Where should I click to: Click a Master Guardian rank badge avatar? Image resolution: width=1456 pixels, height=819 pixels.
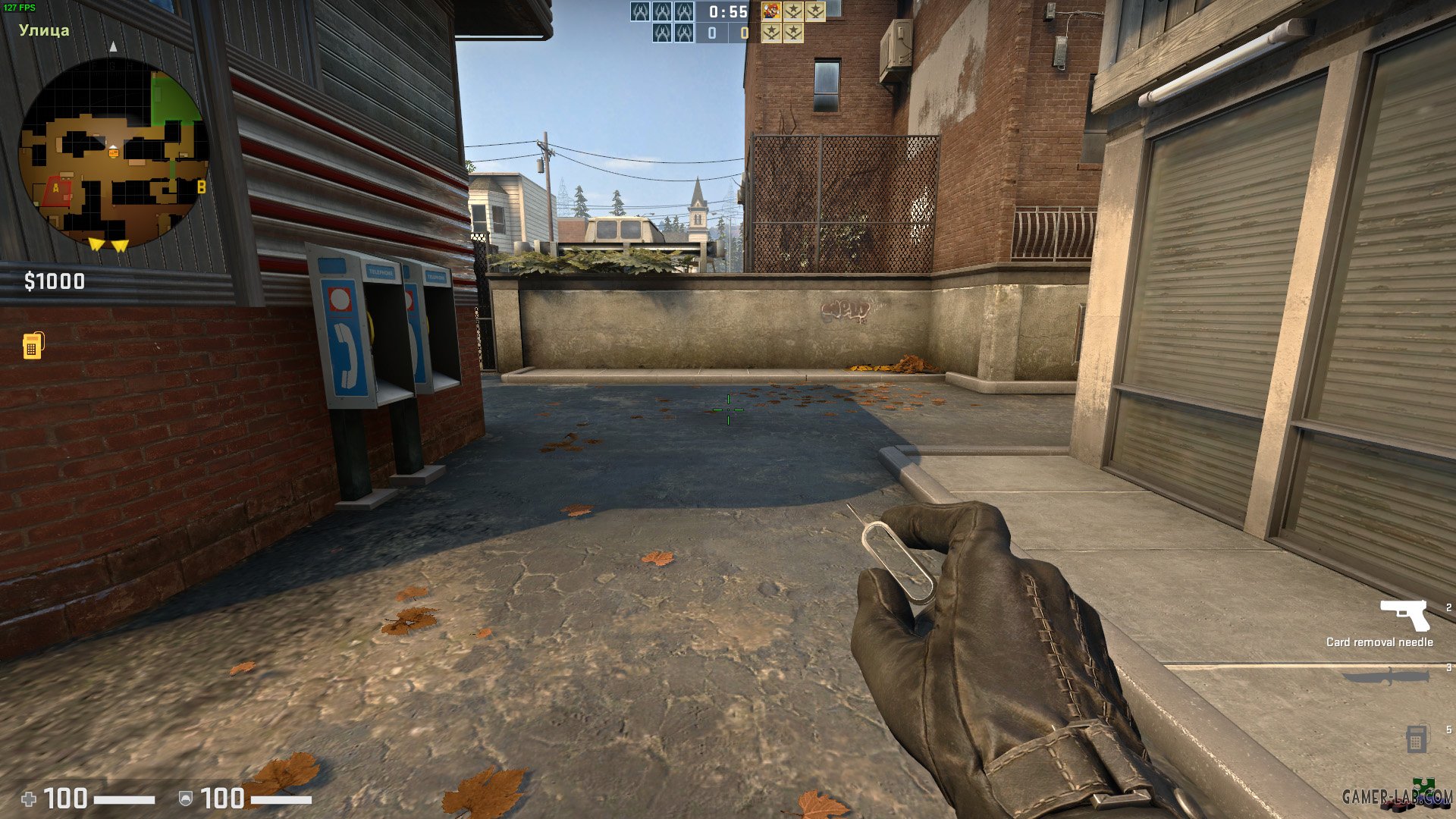click(x=794, y=12)
